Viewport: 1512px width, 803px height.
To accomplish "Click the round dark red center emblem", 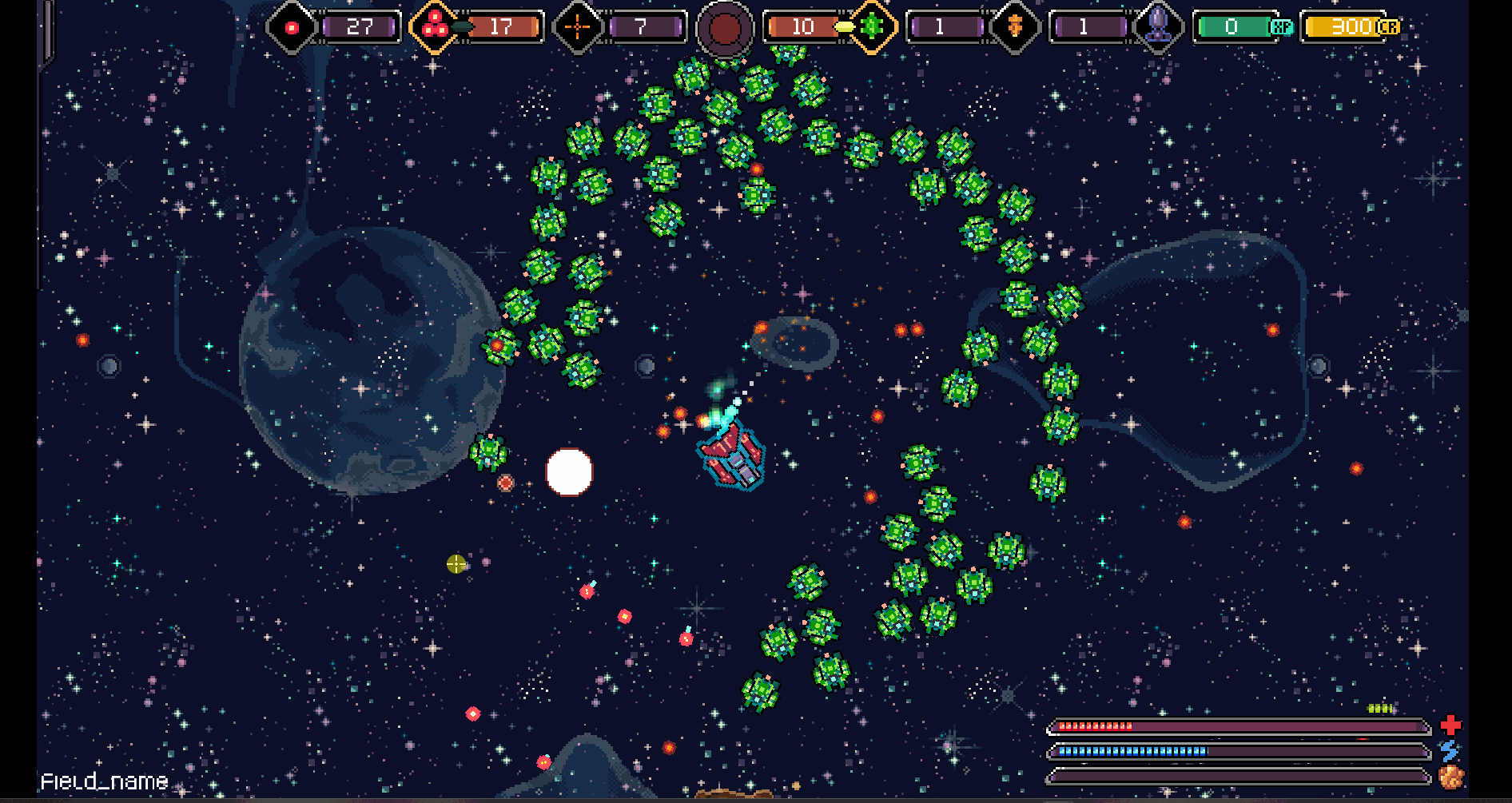I will coord(725,29).
